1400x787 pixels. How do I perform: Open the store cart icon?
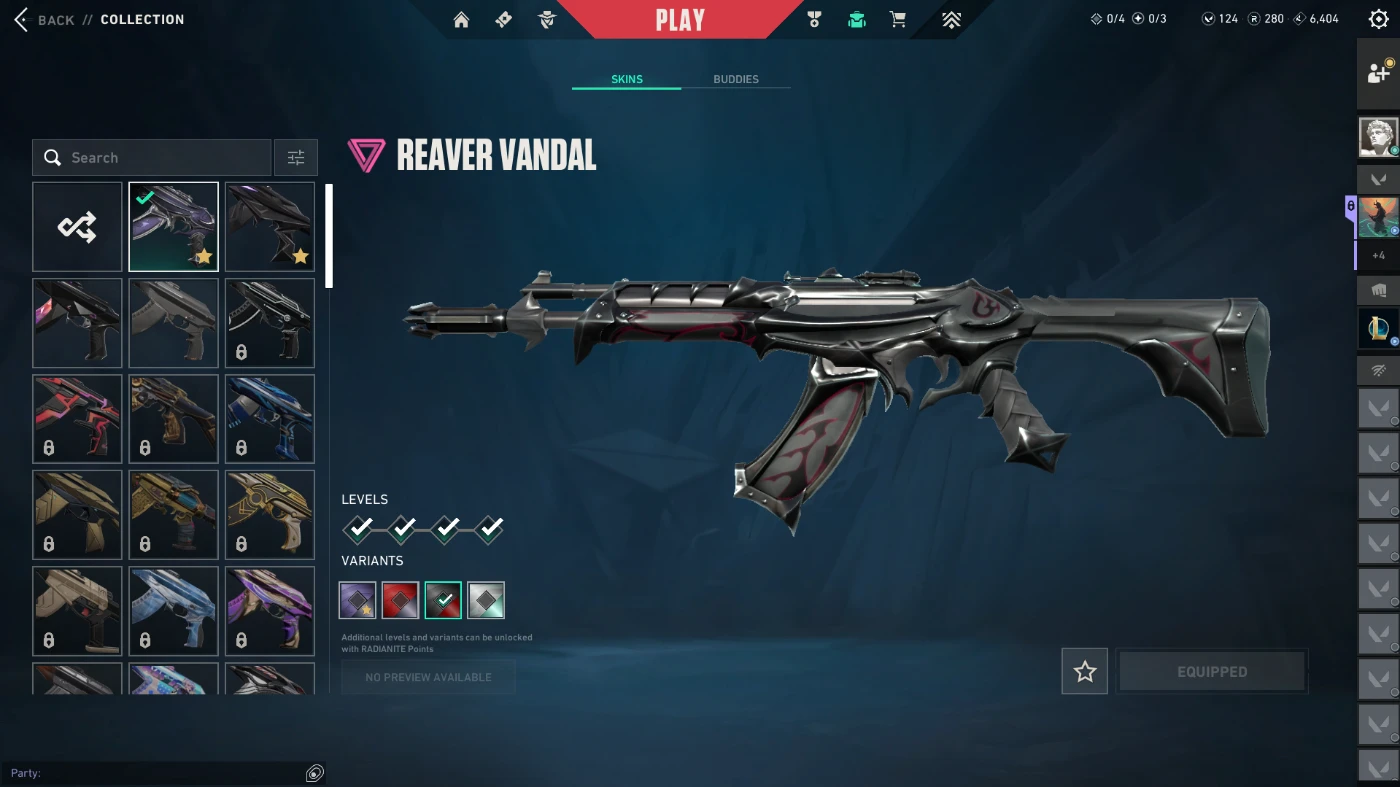click(x=898, y=20)
